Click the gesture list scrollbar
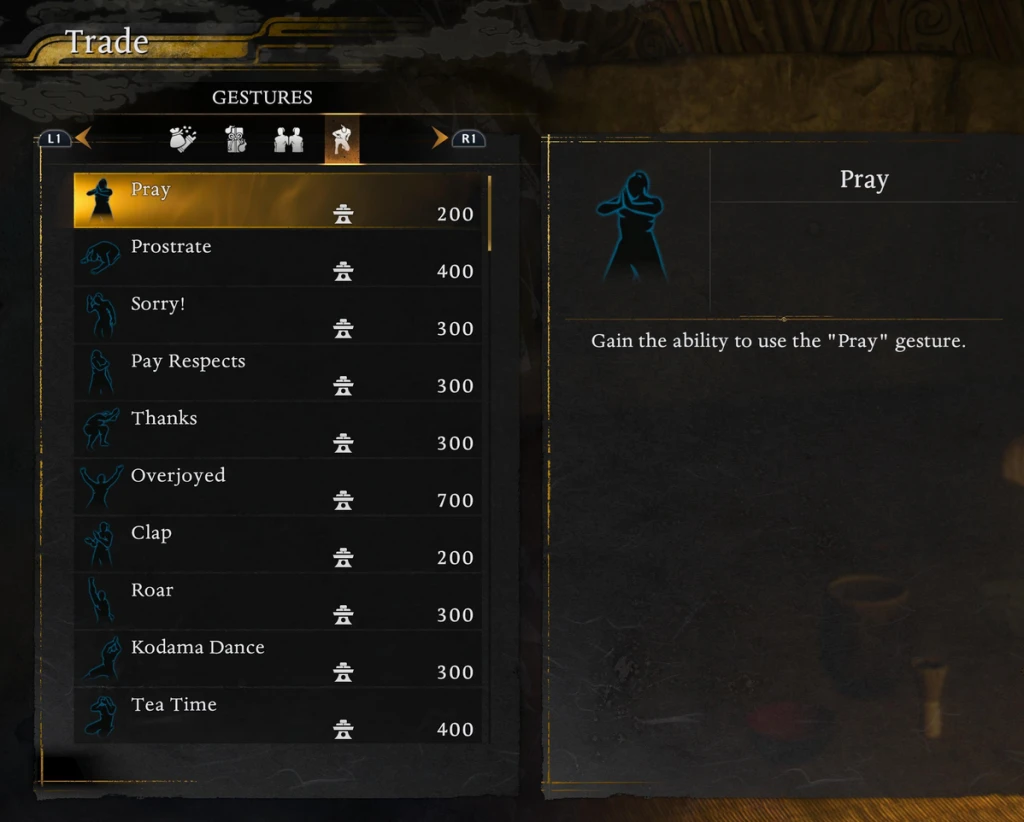Image resolution: width=1024 pixels, height=822 pixels. (489, 214)
